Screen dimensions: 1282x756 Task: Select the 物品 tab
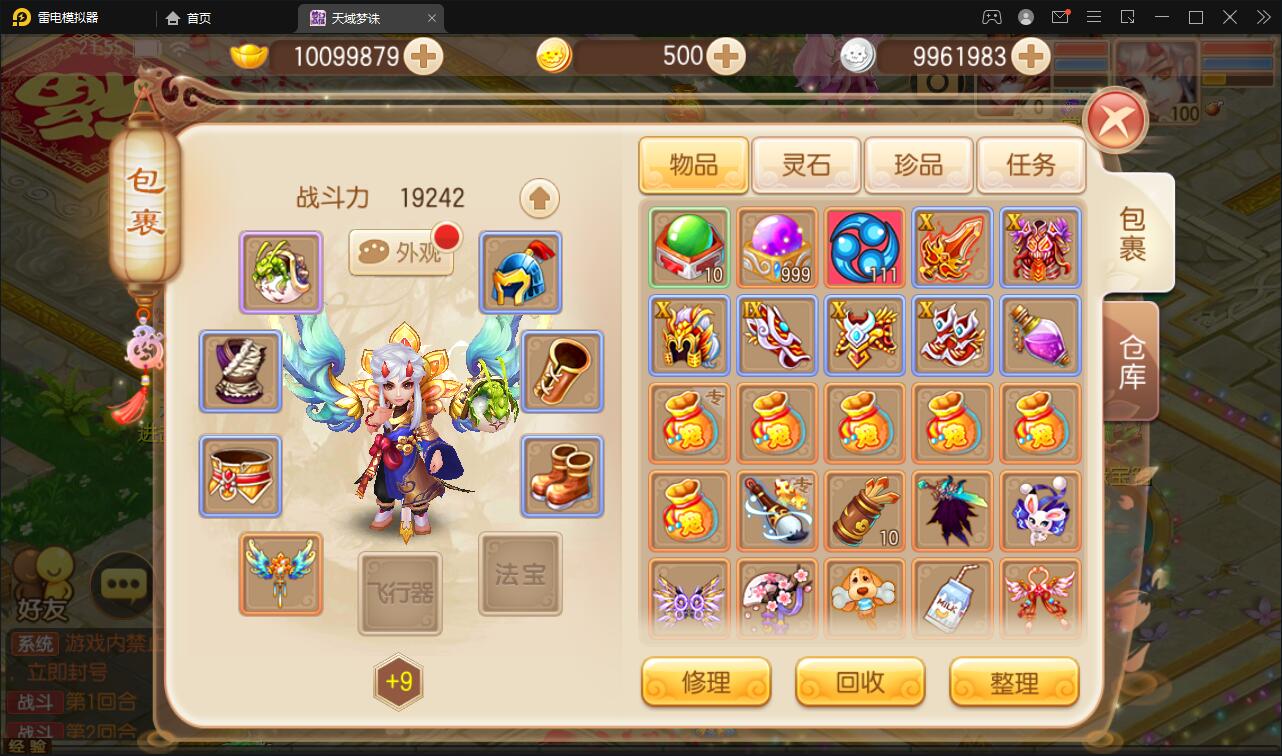[x=693, y=164]
